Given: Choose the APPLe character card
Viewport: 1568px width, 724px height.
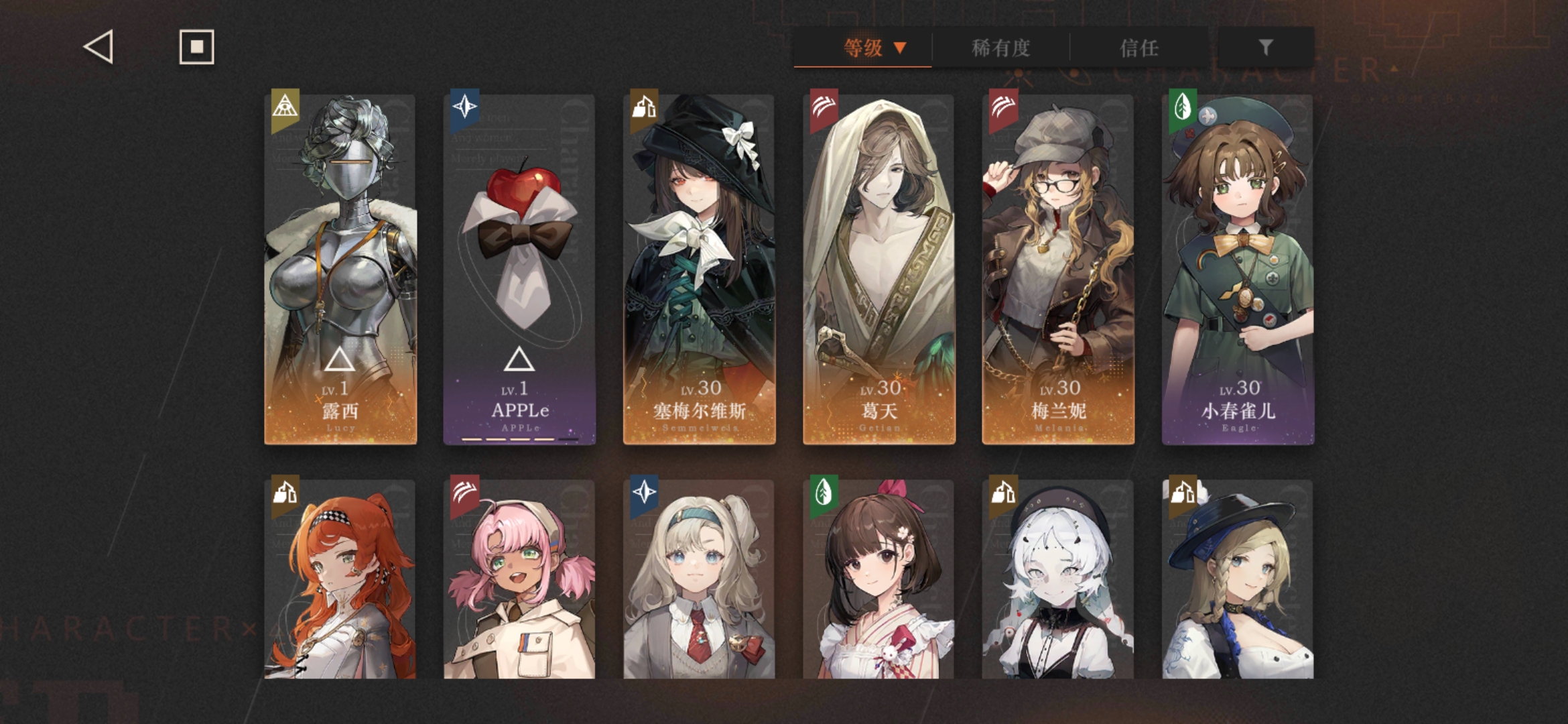Looking at the screenshot, I should point(519,269).
